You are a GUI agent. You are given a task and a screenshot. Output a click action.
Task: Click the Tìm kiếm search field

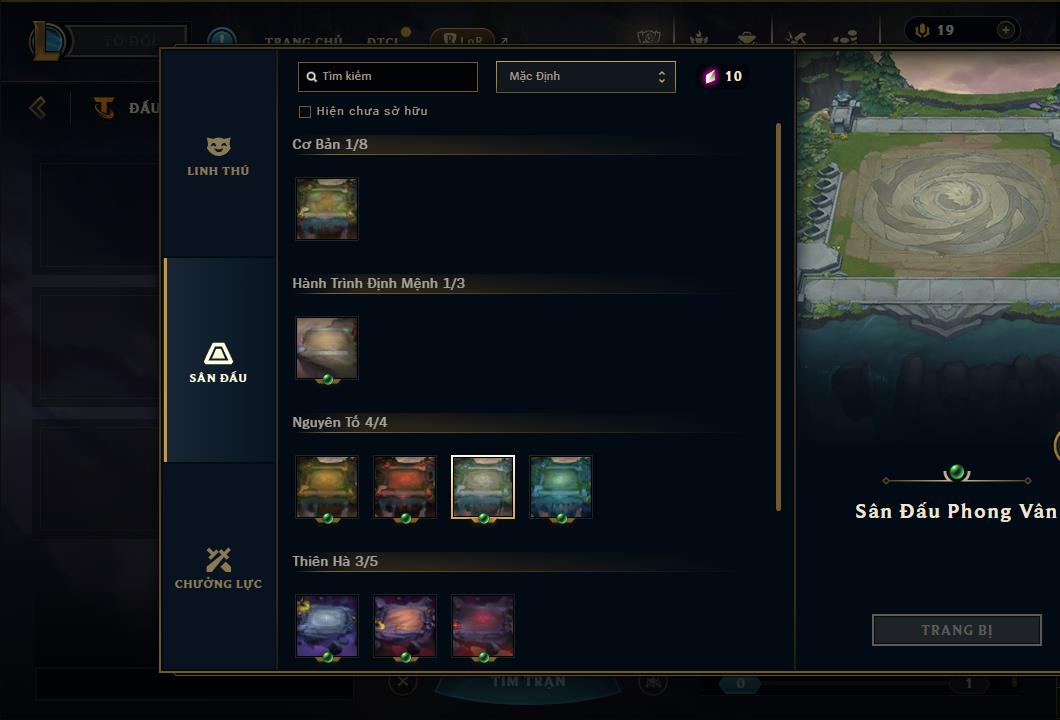pos(388,77)
